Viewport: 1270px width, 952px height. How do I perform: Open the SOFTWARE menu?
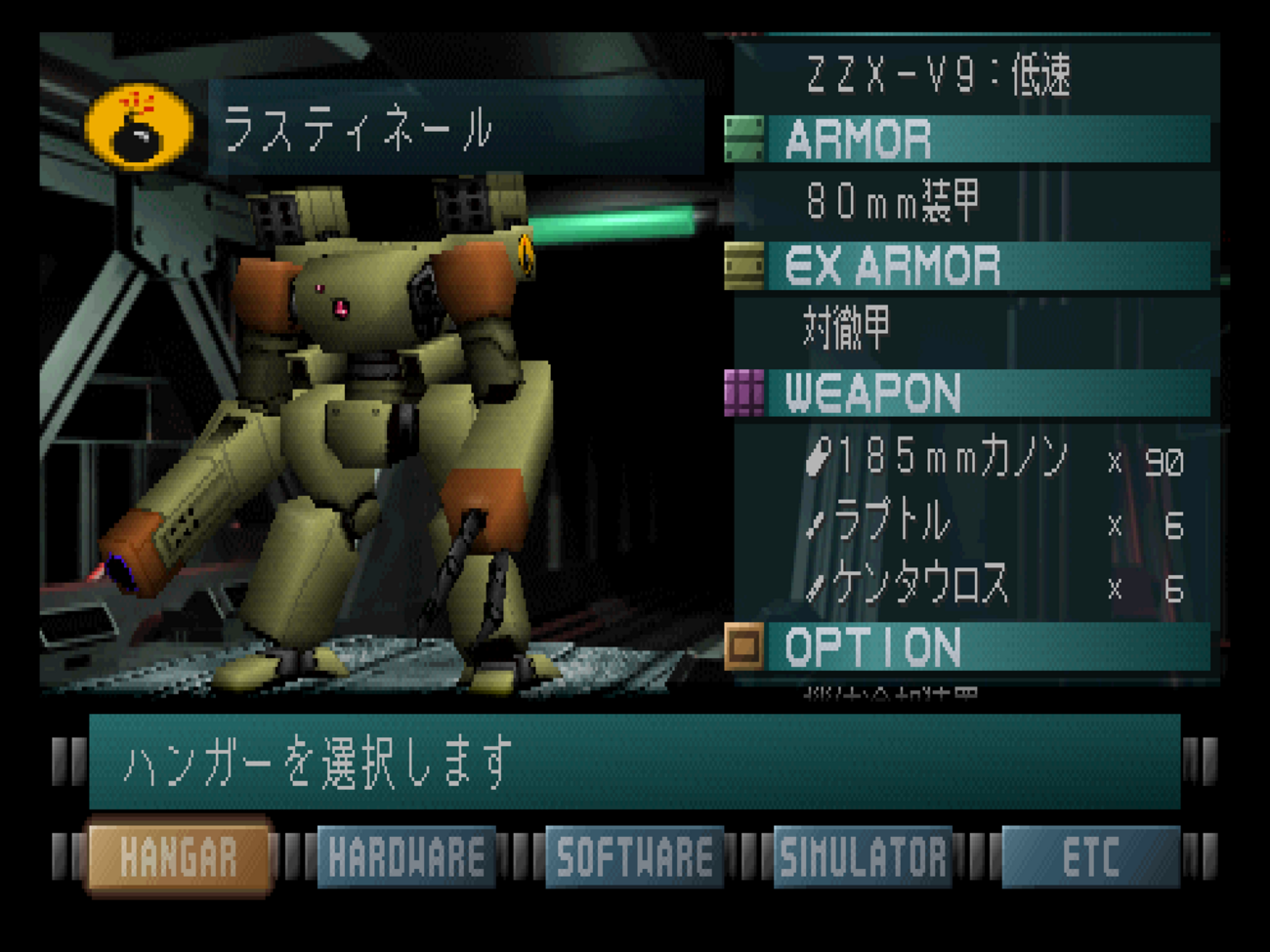click(x=634, y=858)
